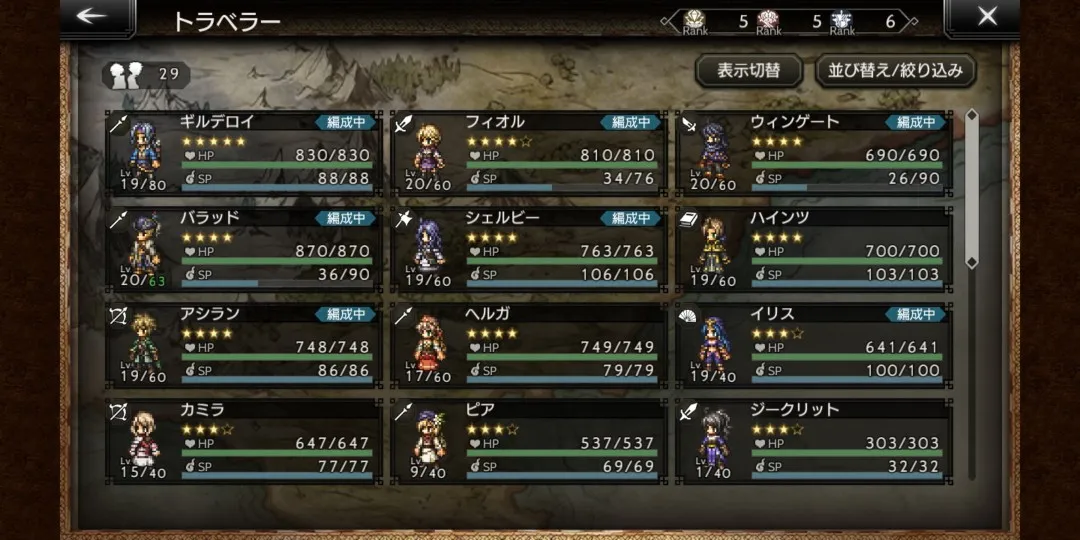Select the scholar ハインツ card
The image size is (1080, 540).
pos(813,249)
